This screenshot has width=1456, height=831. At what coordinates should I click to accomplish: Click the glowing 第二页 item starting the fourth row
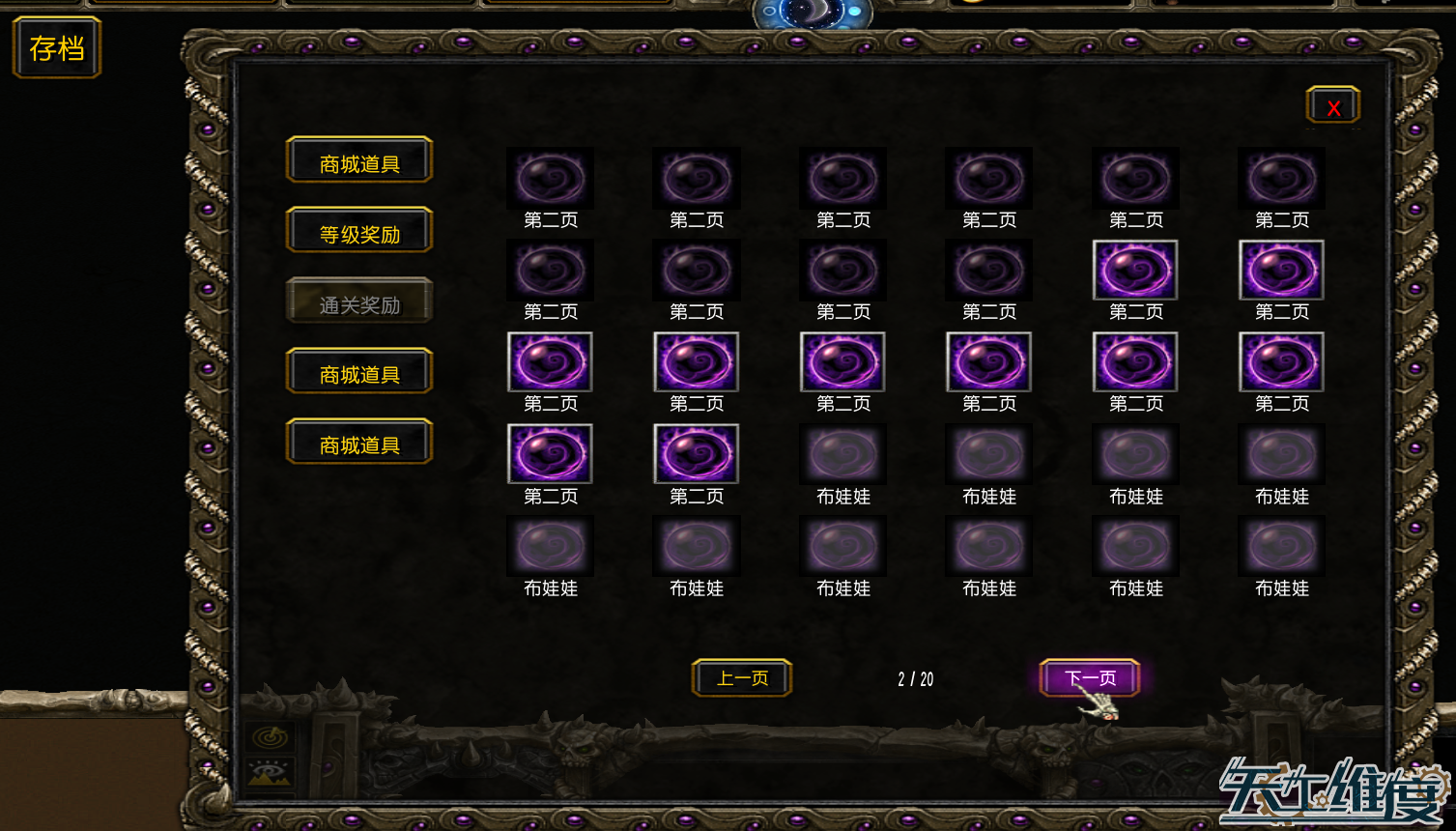(550, 454)
